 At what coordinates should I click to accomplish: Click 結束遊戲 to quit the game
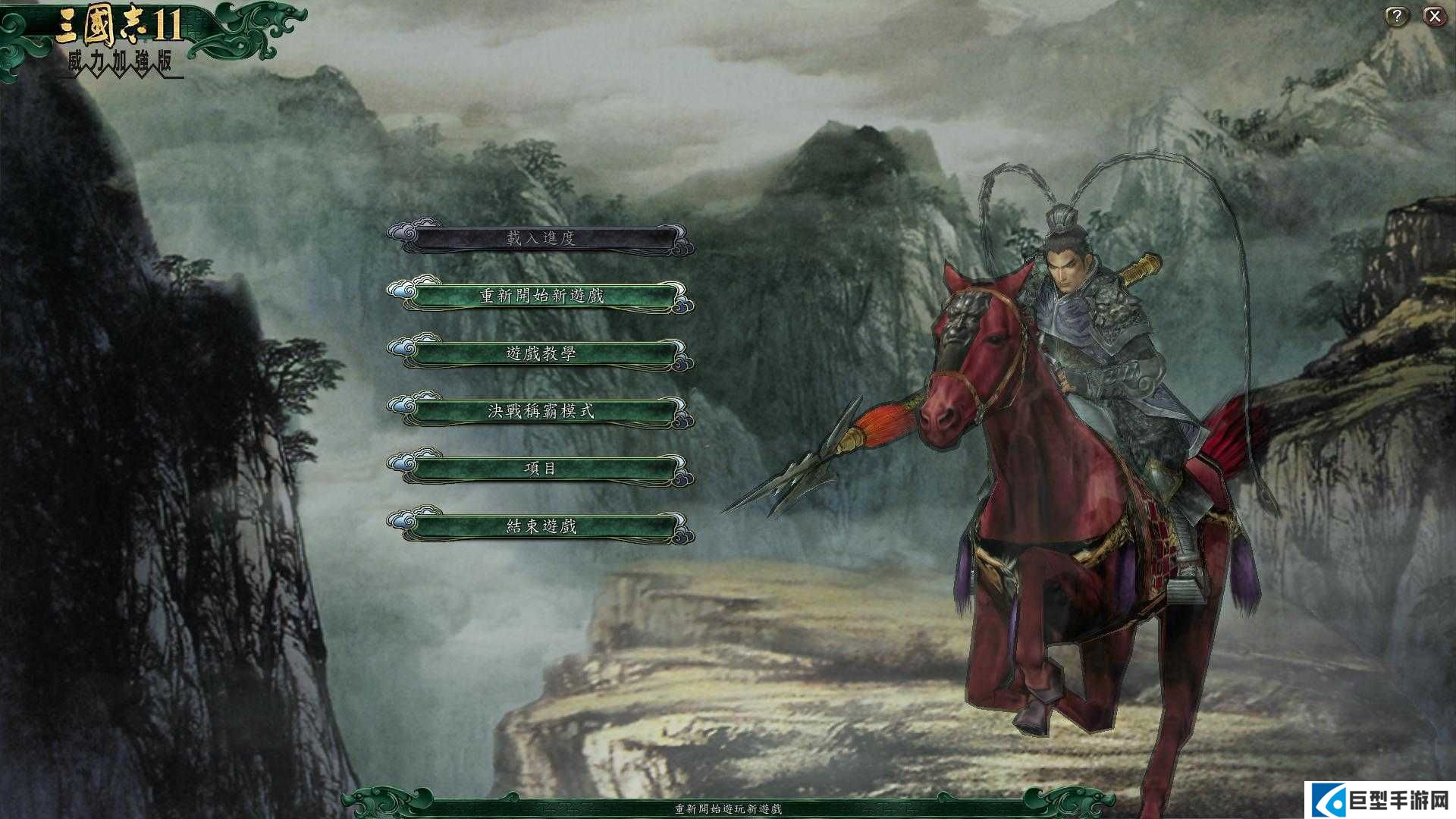point(541,526)
